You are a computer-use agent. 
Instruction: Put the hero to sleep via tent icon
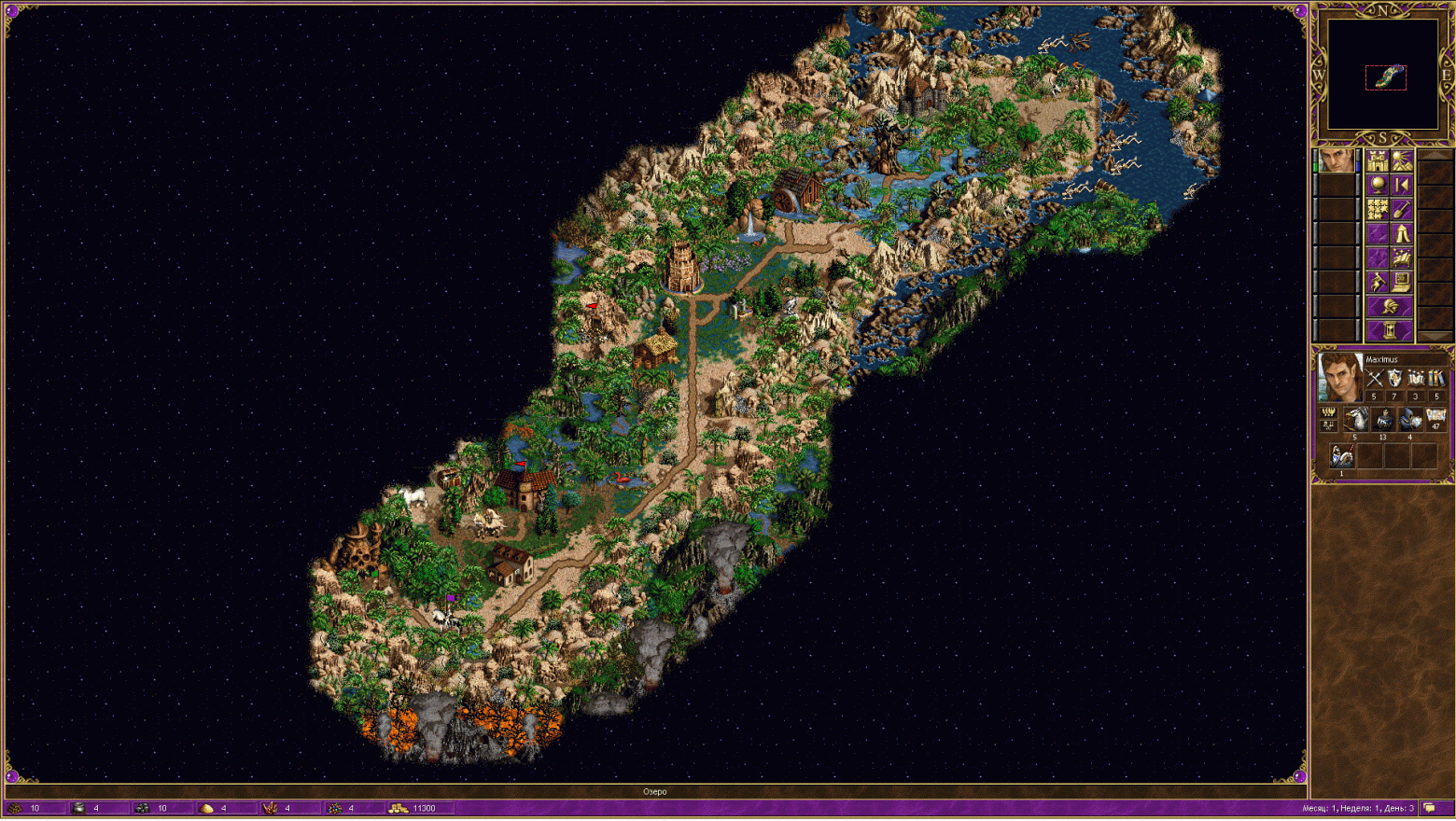(1402, 234)
